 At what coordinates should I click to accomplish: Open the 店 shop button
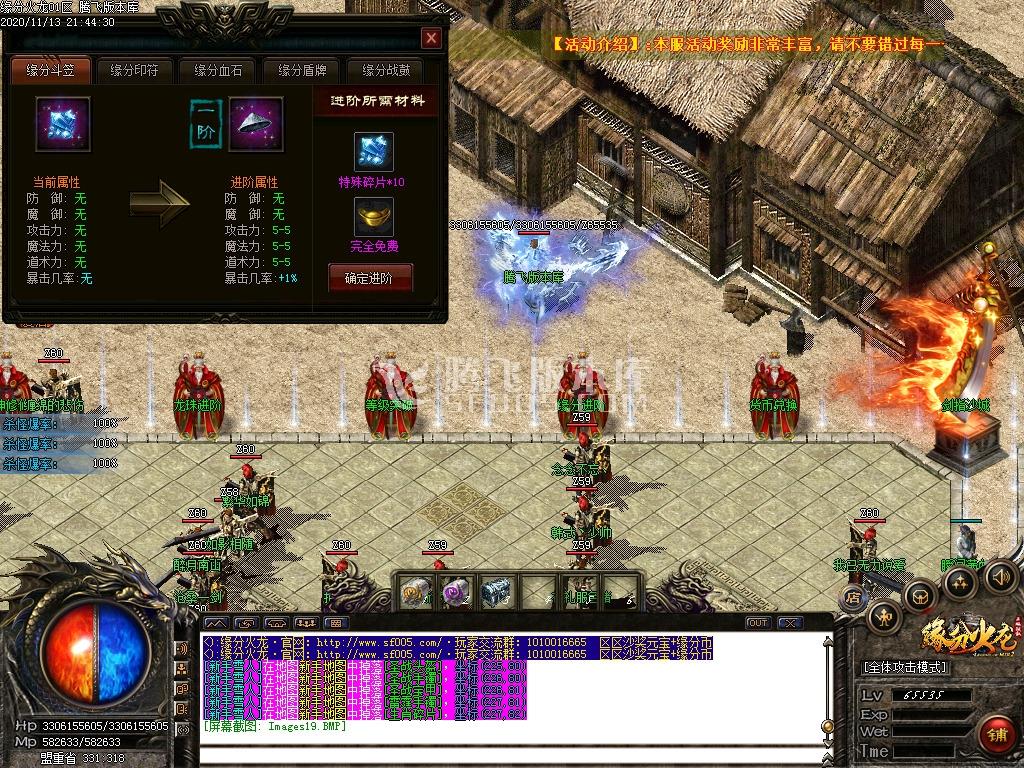click(x=853, y=597)
